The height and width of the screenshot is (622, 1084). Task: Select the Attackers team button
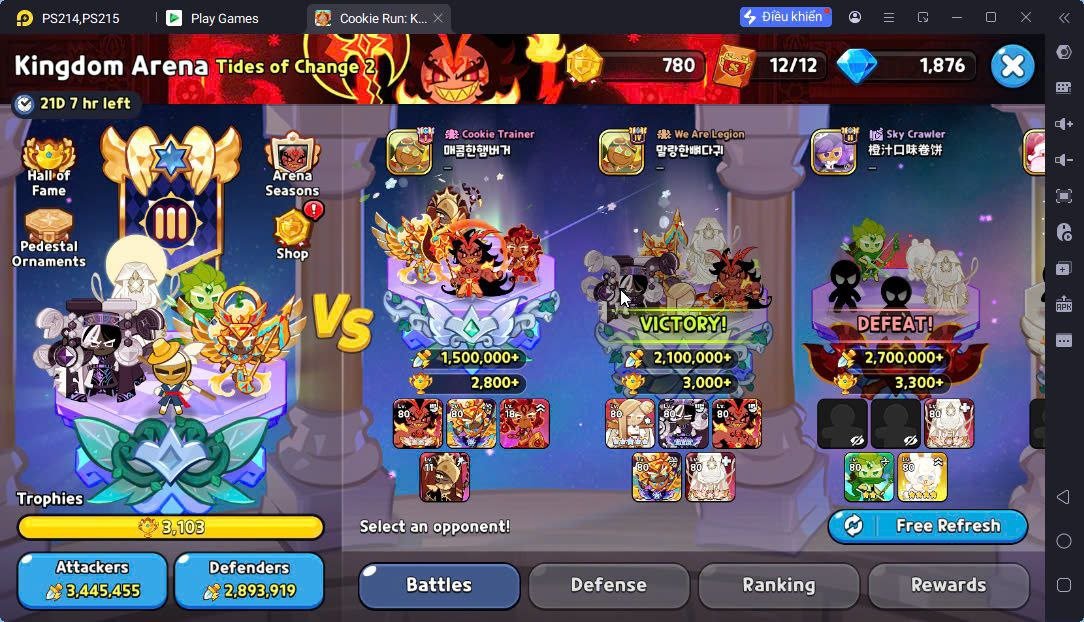tap(92, 580)
